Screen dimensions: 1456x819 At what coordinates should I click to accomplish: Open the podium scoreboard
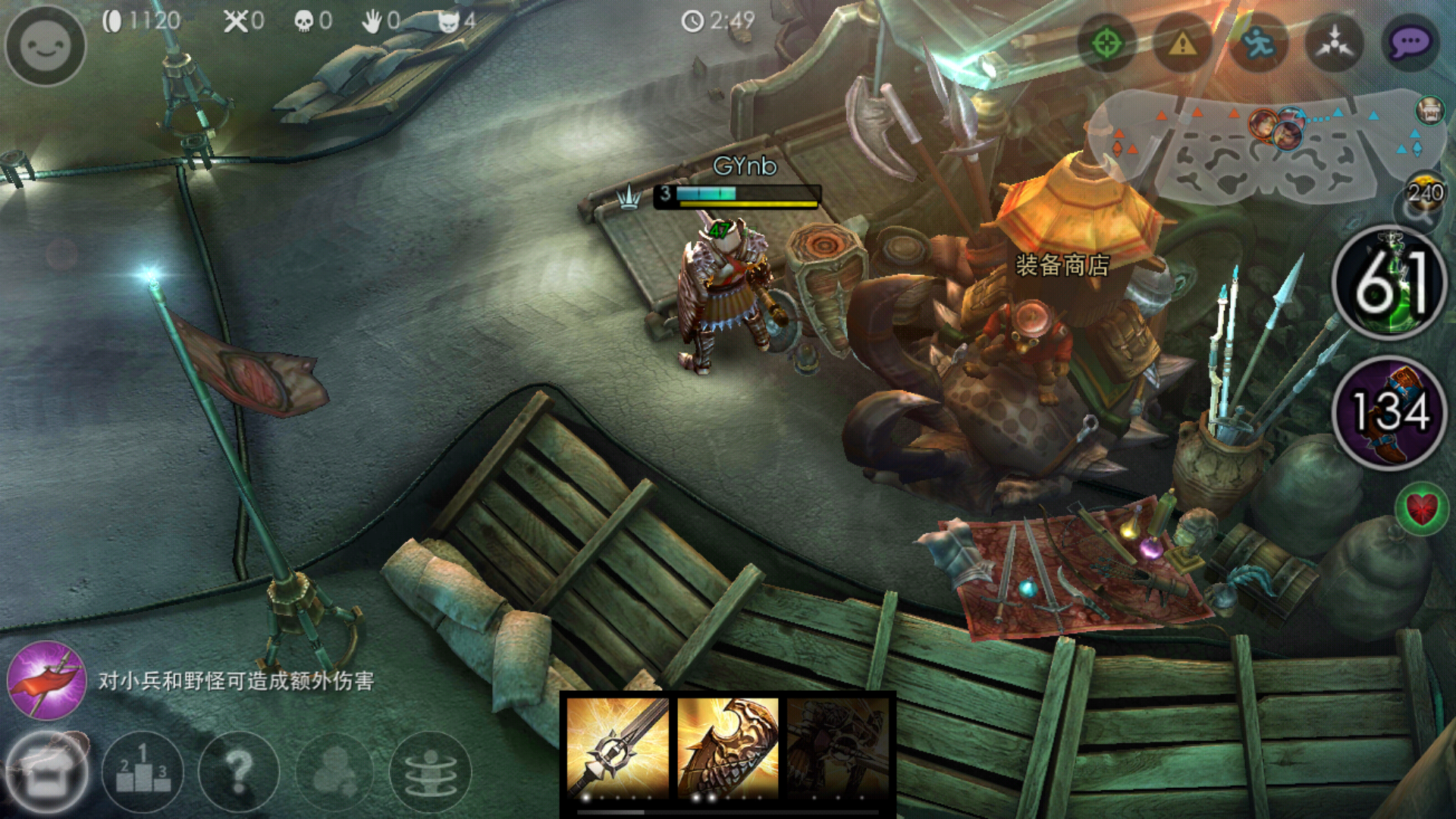[x=143, y=772]
